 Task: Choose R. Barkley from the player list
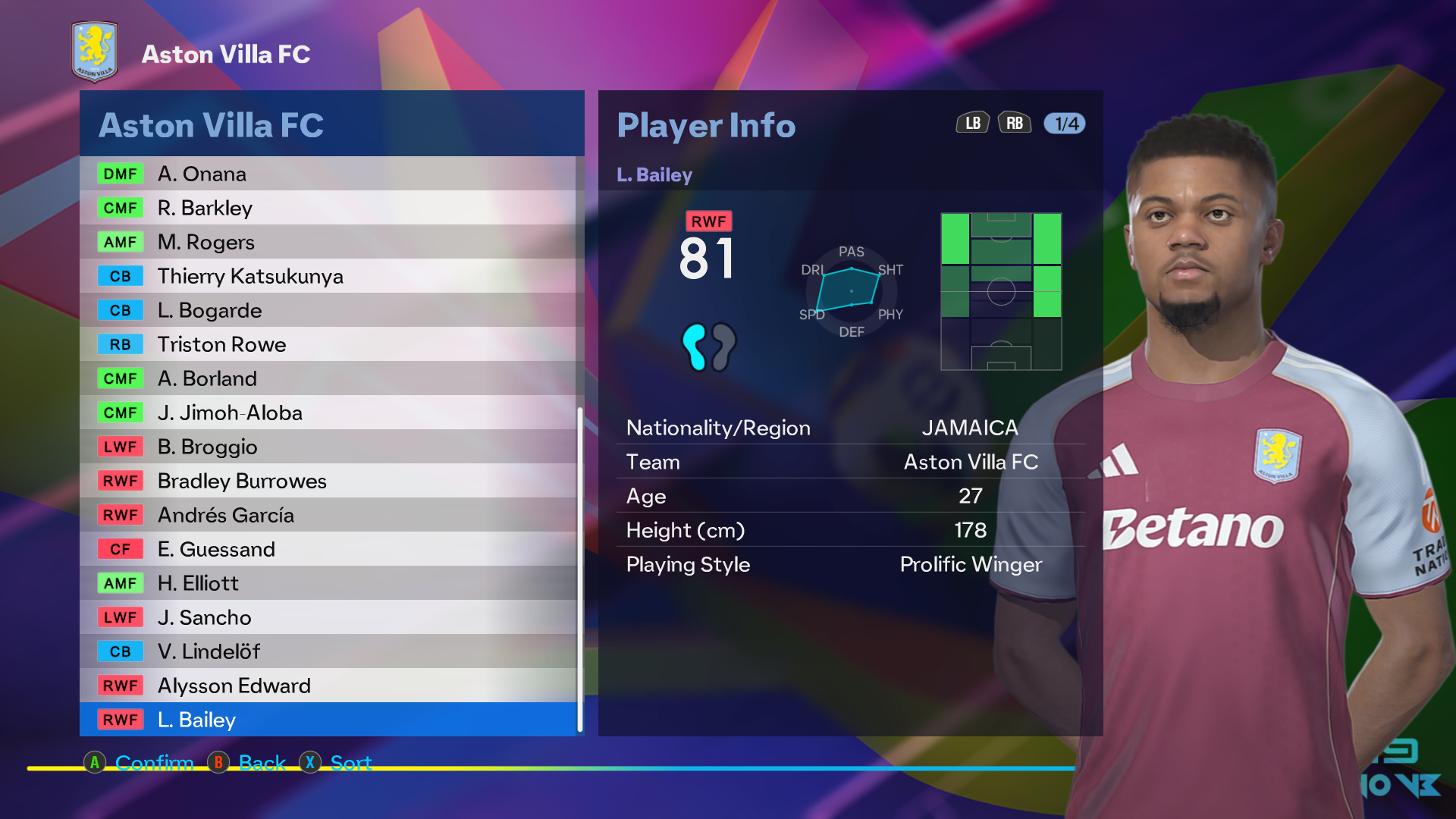point(328,208)
